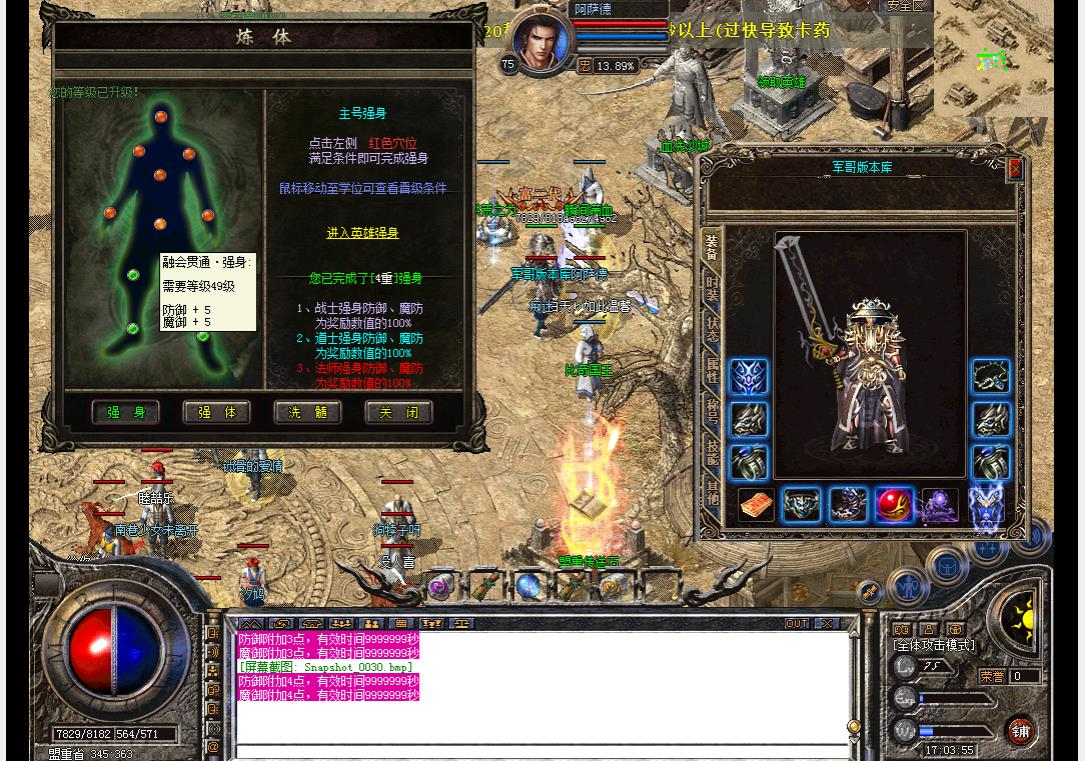Click the head acupoint on the body figure

[x=161, y=117]
